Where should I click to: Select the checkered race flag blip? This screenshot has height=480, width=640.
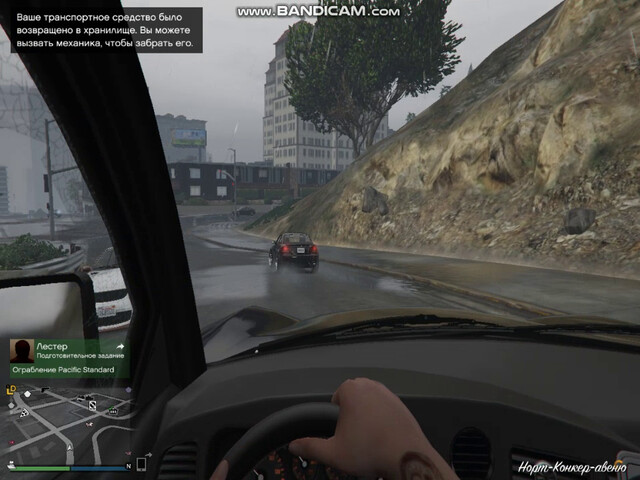[23, 411]
